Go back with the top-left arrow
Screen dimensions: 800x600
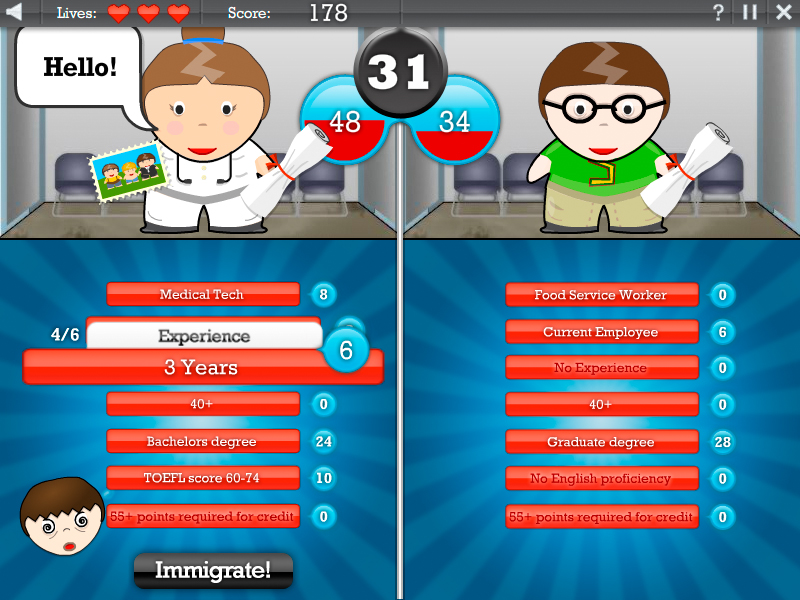(x=15, y=12)
